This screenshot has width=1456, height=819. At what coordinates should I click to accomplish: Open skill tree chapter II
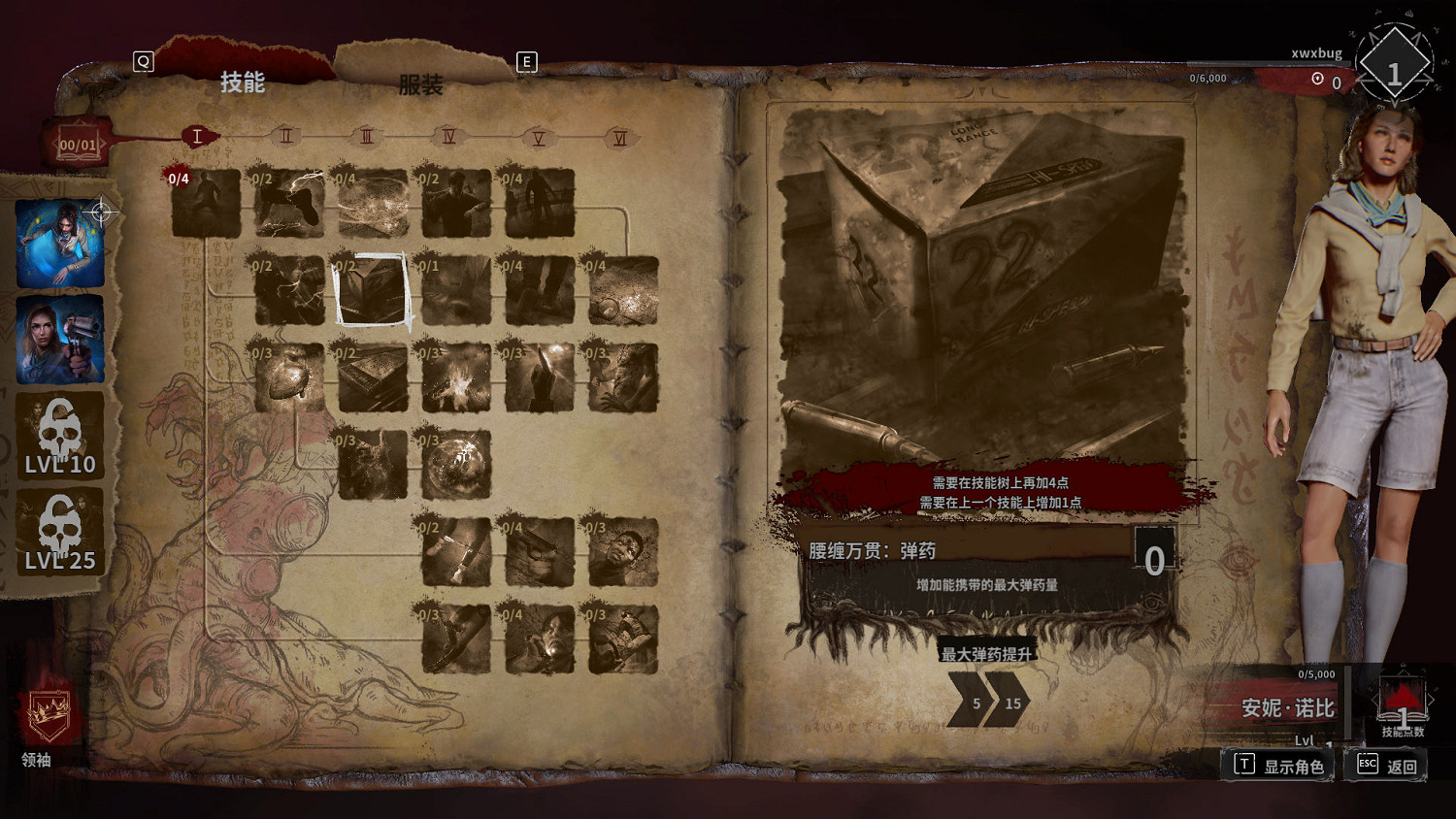point(286,136)
